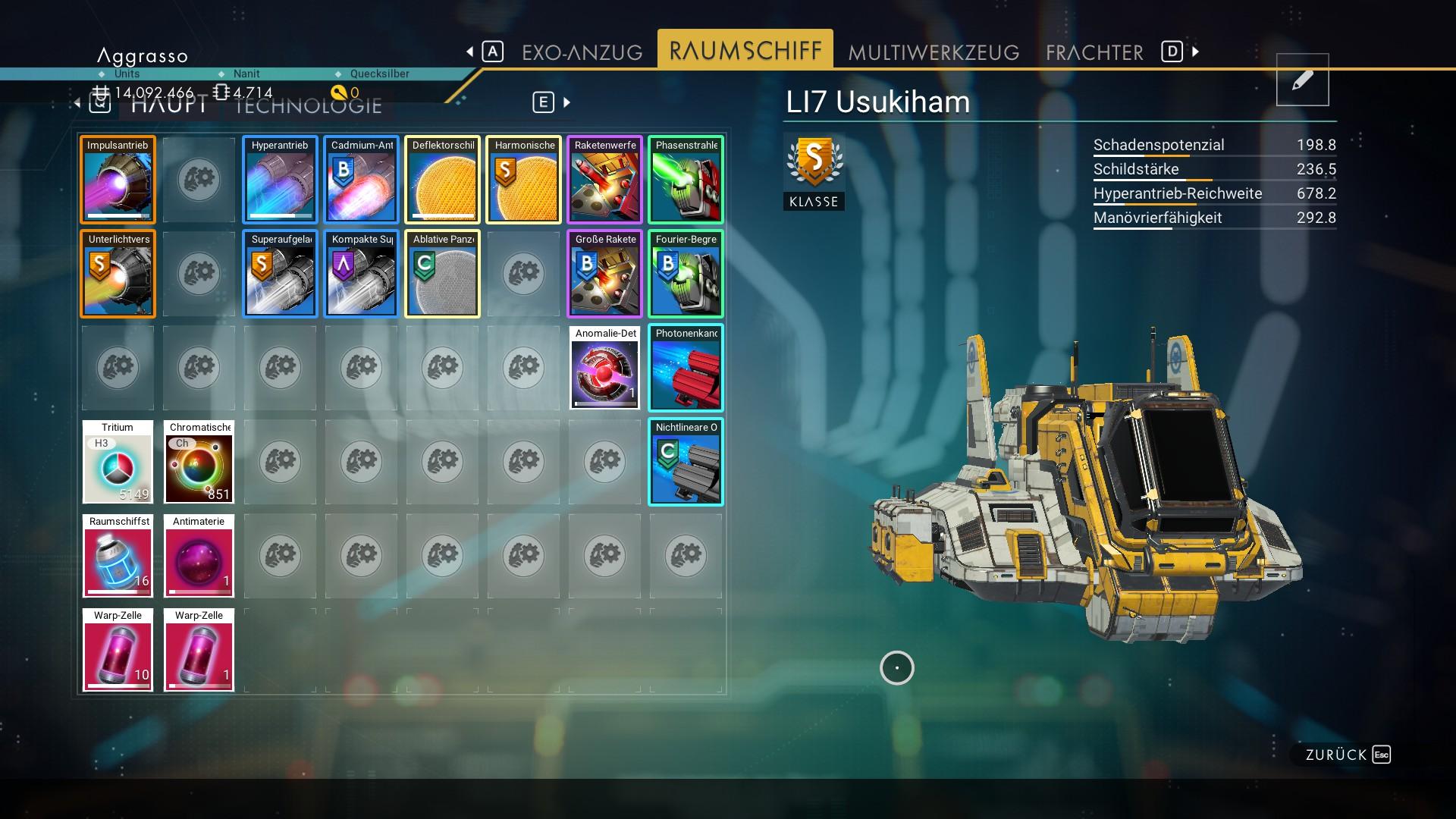Screen dimensions: 1456x819
Task: Choose the Phasenstrahler weapon slot
Action: [x=686, y=180]
